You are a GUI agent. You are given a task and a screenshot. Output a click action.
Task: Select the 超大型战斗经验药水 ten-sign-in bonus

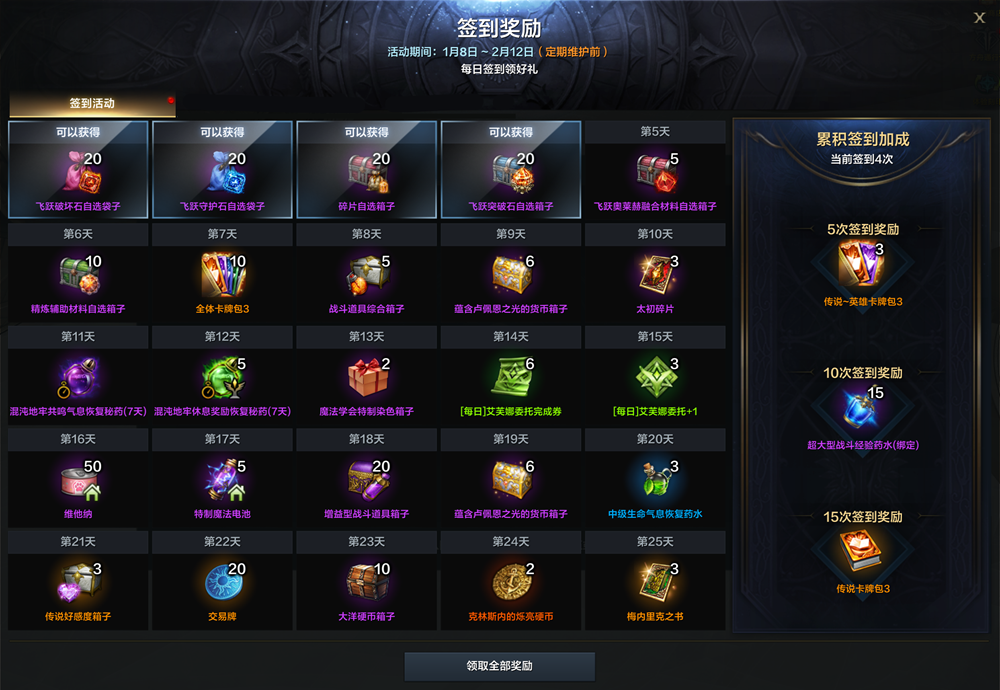[x=863, y=409]
